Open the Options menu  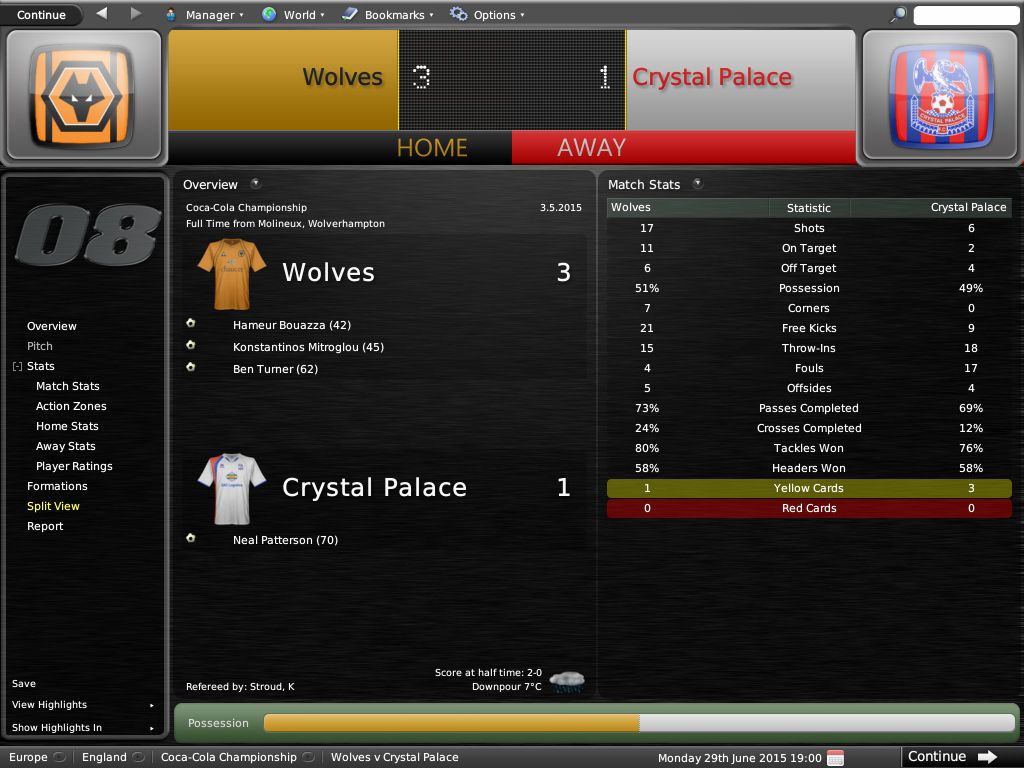click(488, 15)
